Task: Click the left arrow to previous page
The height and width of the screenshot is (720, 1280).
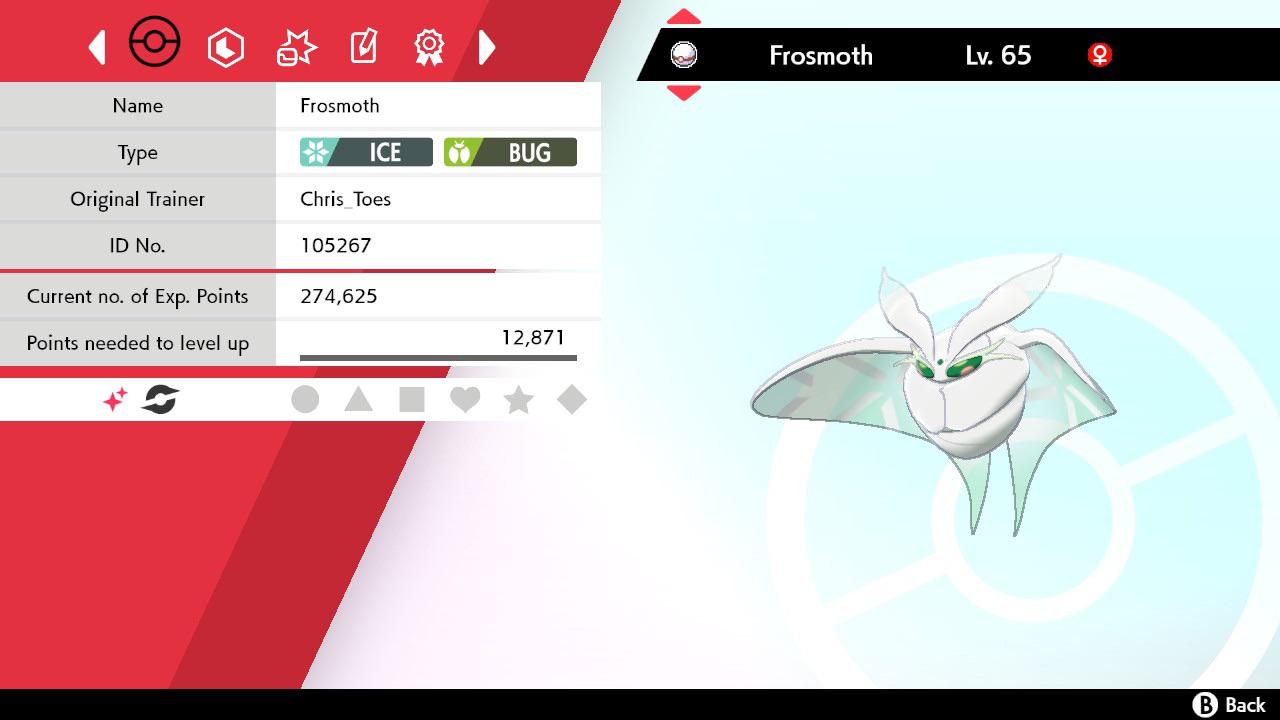Action: click(x=96, y=46)
